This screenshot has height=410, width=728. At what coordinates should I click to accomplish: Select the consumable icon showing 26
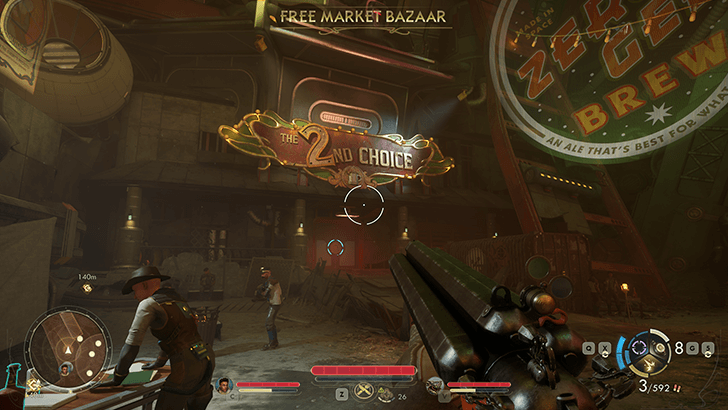pos(386,392)
